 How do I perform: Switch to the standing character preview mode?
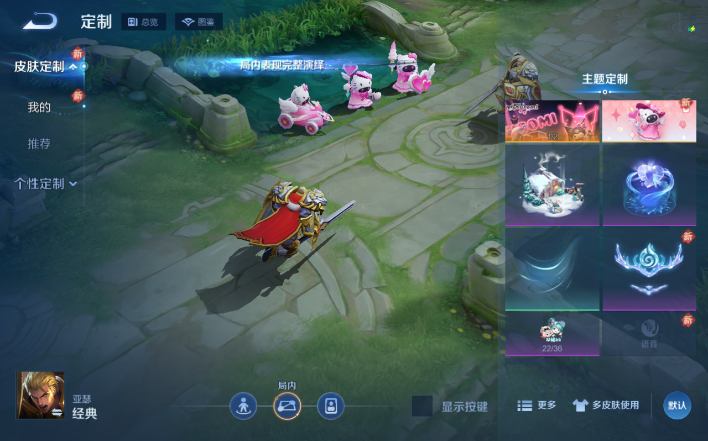(243, 405)
